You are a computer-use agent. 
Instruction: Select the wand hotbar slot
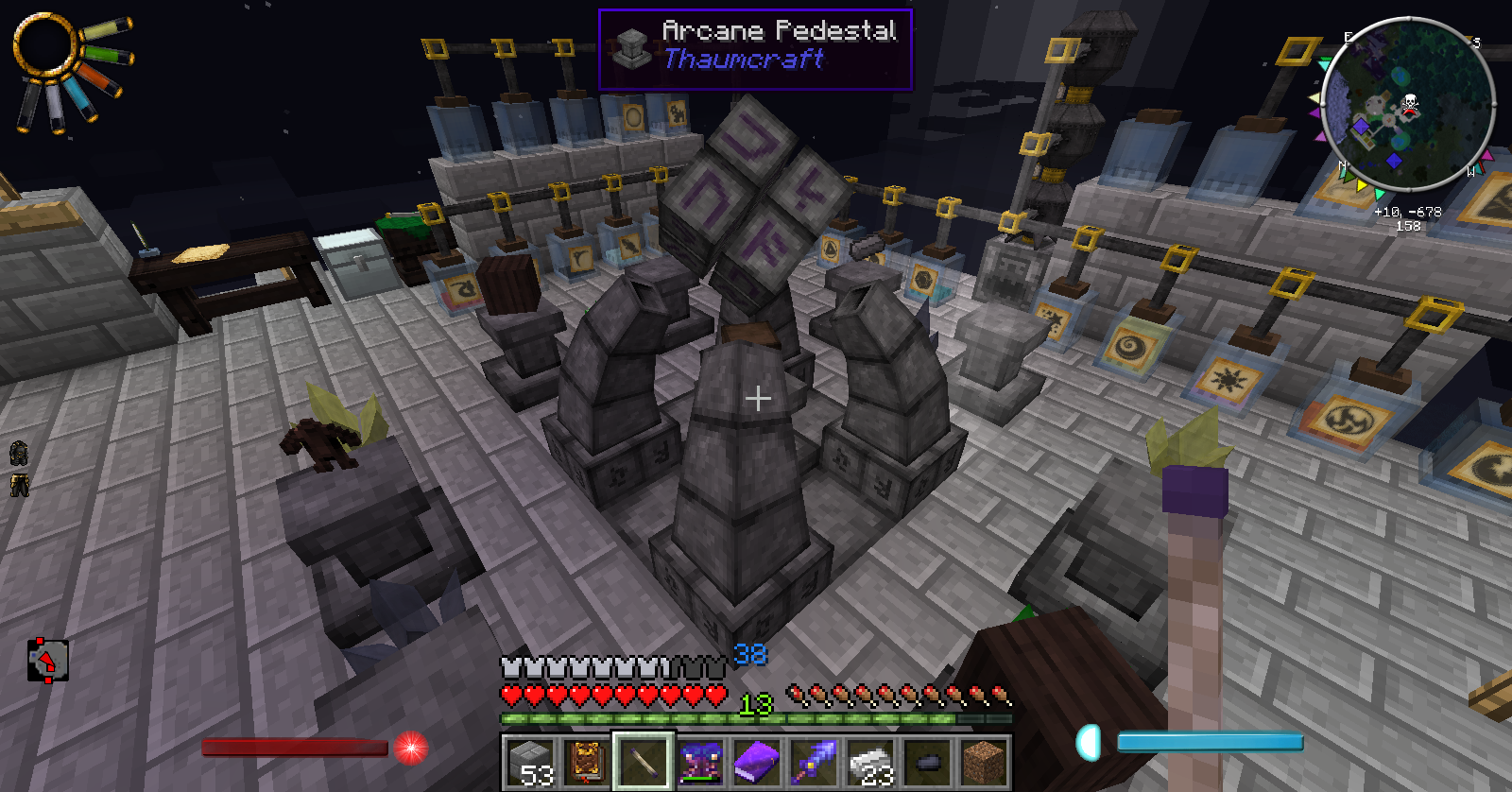pyautogui.click(x=644, y=762)
